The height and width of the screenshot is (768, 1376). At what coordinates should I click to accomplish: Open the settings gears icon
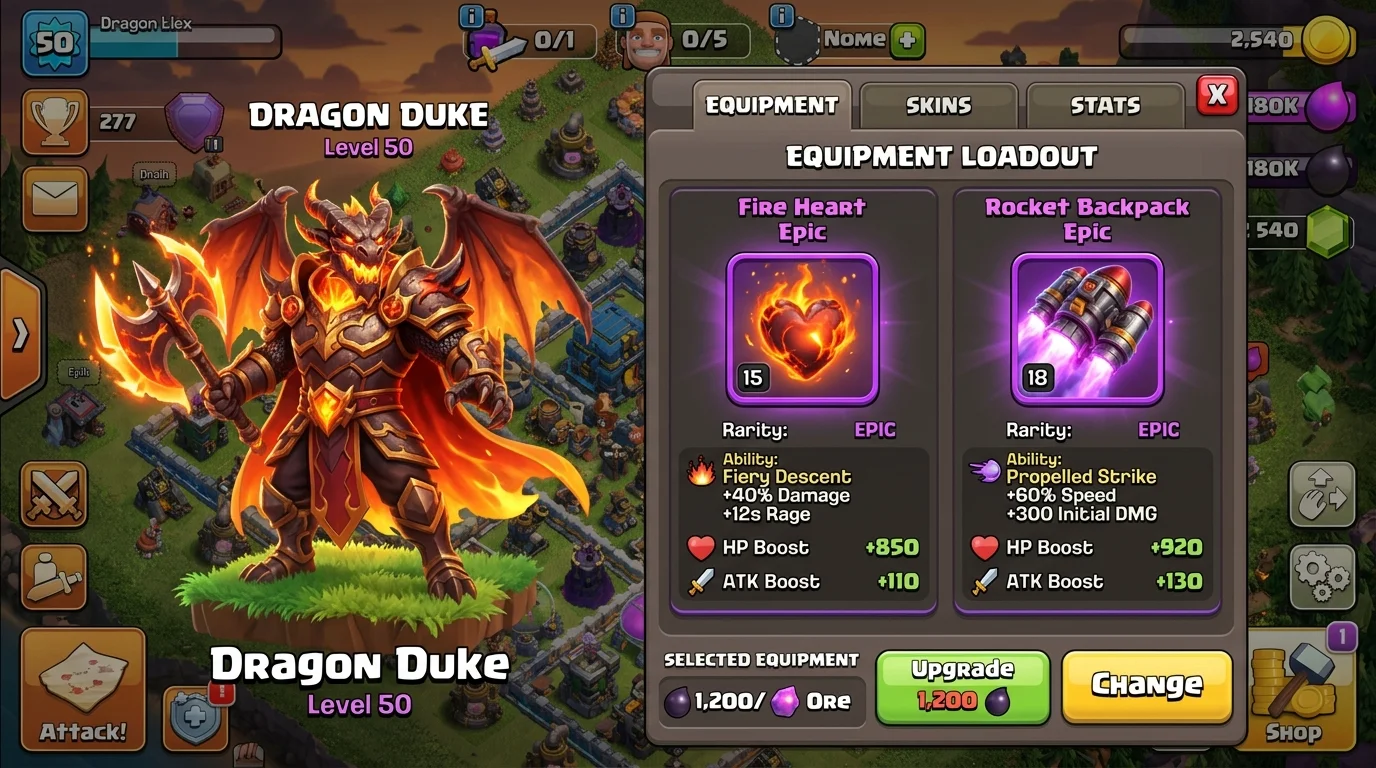pyautogui.click(x=1322, y=577)
